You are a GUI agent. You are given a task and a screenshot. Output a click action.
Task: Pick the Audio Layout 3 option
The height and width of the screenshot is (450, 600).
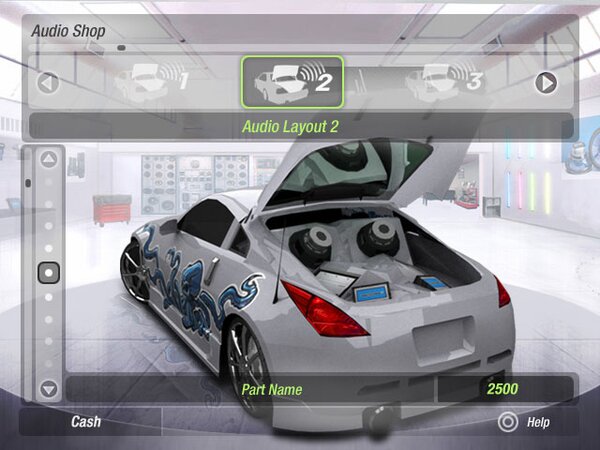pyautogui.click(x=443, y=80)
